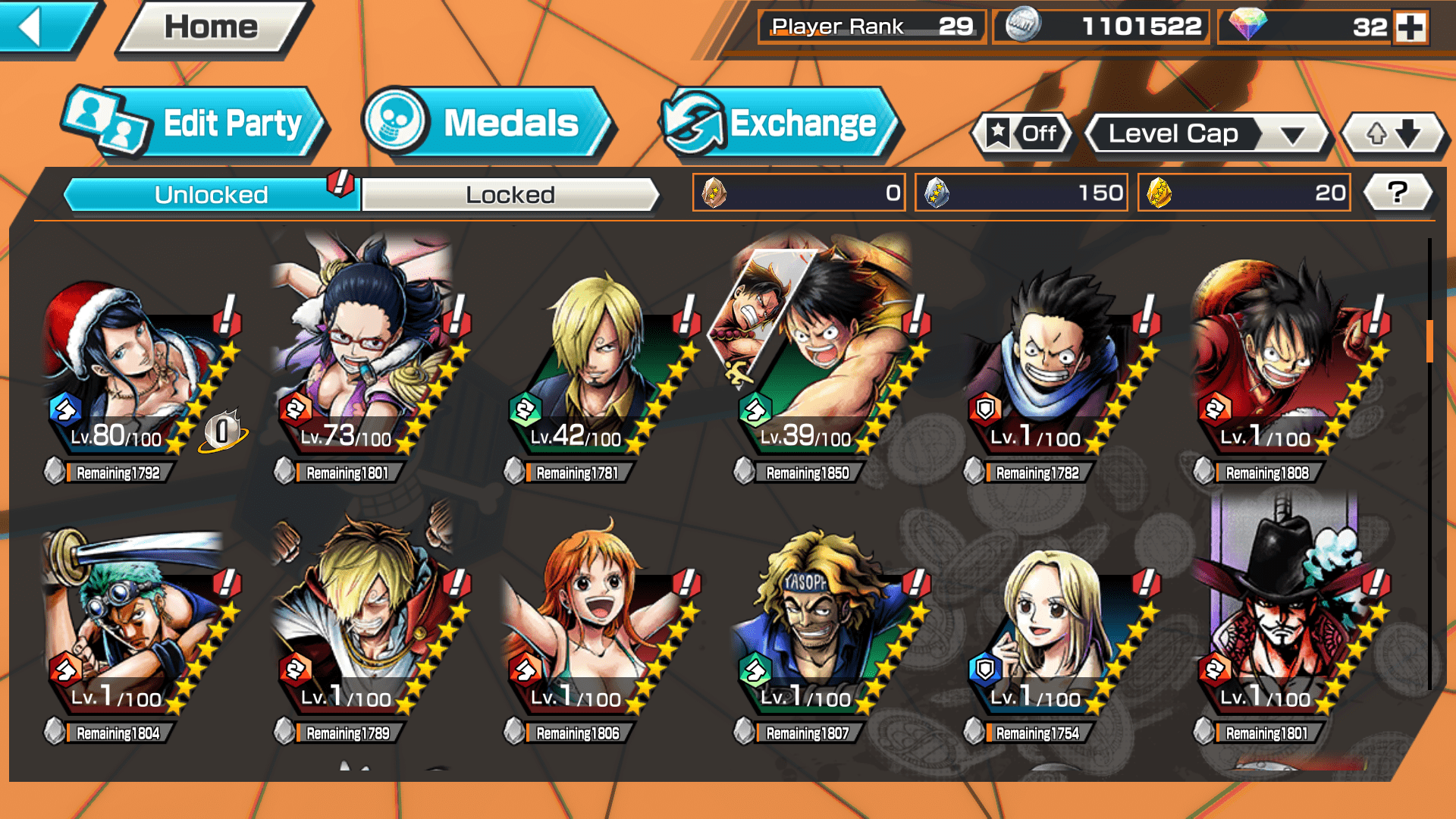The image size is (1456, 819).
Task: Return to the Home screen
Action: coord(212,29)
